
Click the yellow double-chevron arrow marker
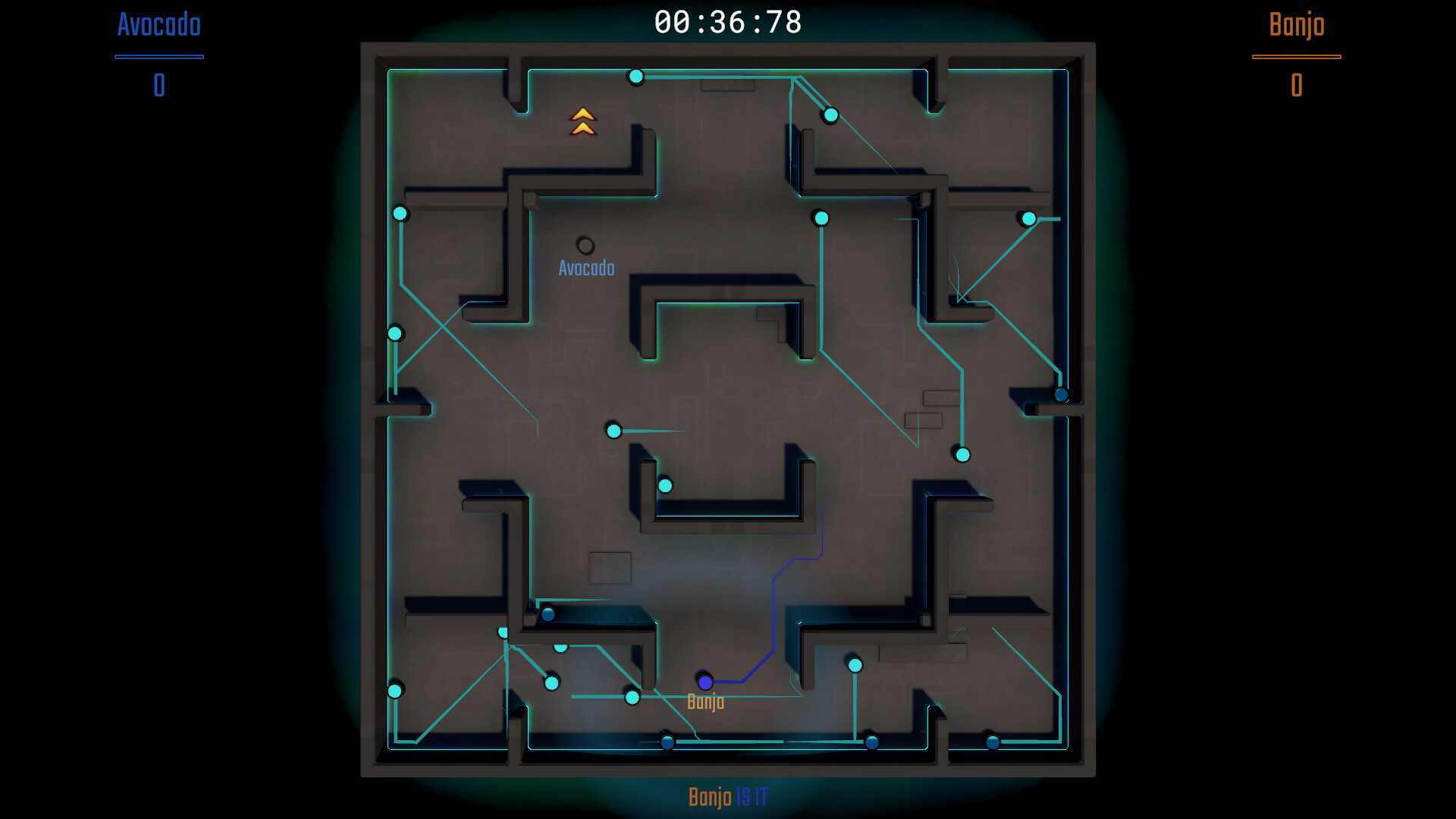[x=582, y=121]
